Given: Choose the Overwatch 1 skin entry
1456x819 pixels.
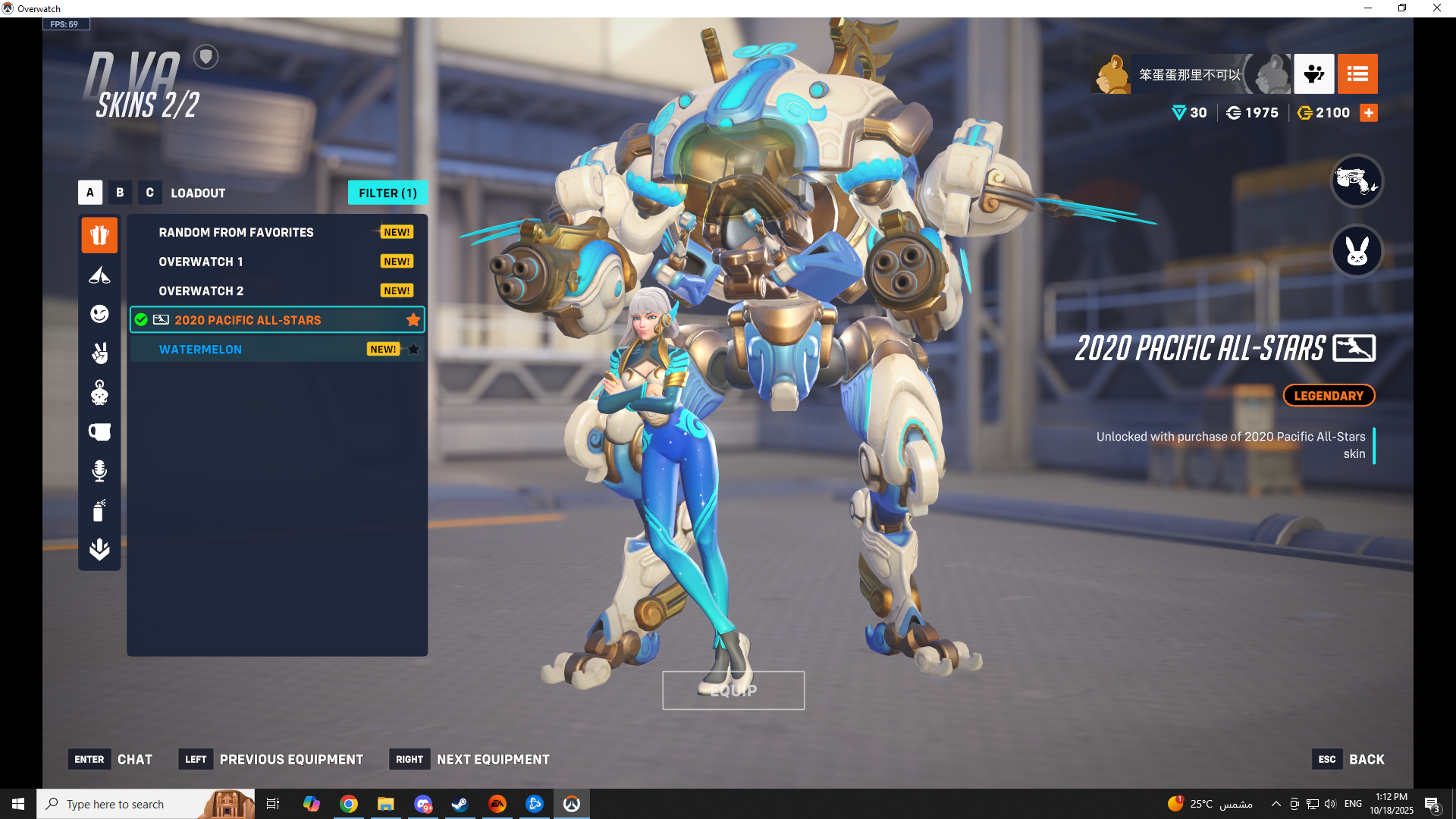Looking at the screenshot, I should 201,262.
